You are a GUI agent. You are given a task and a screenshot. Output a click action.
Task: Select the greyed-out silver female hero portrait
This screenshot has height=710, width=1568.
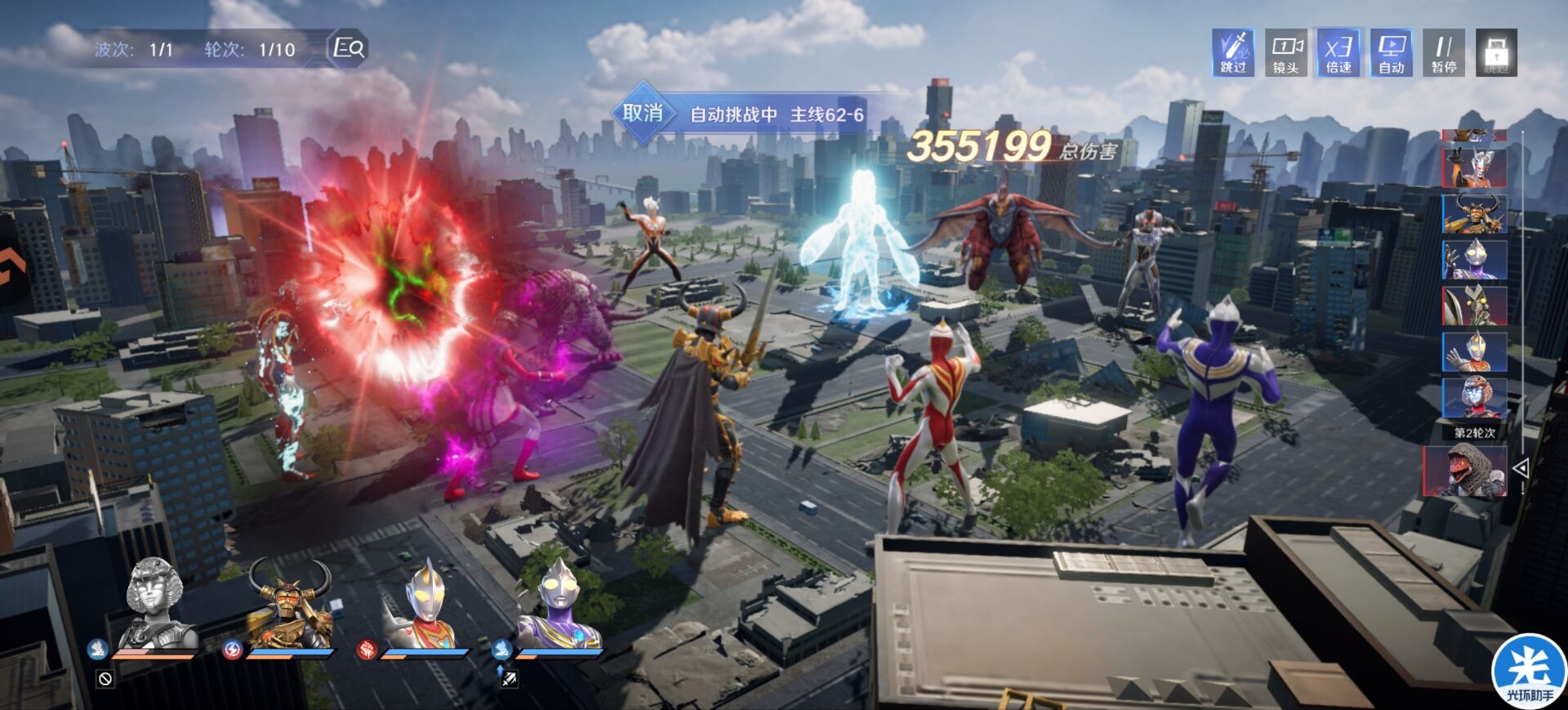coord(158,603)
